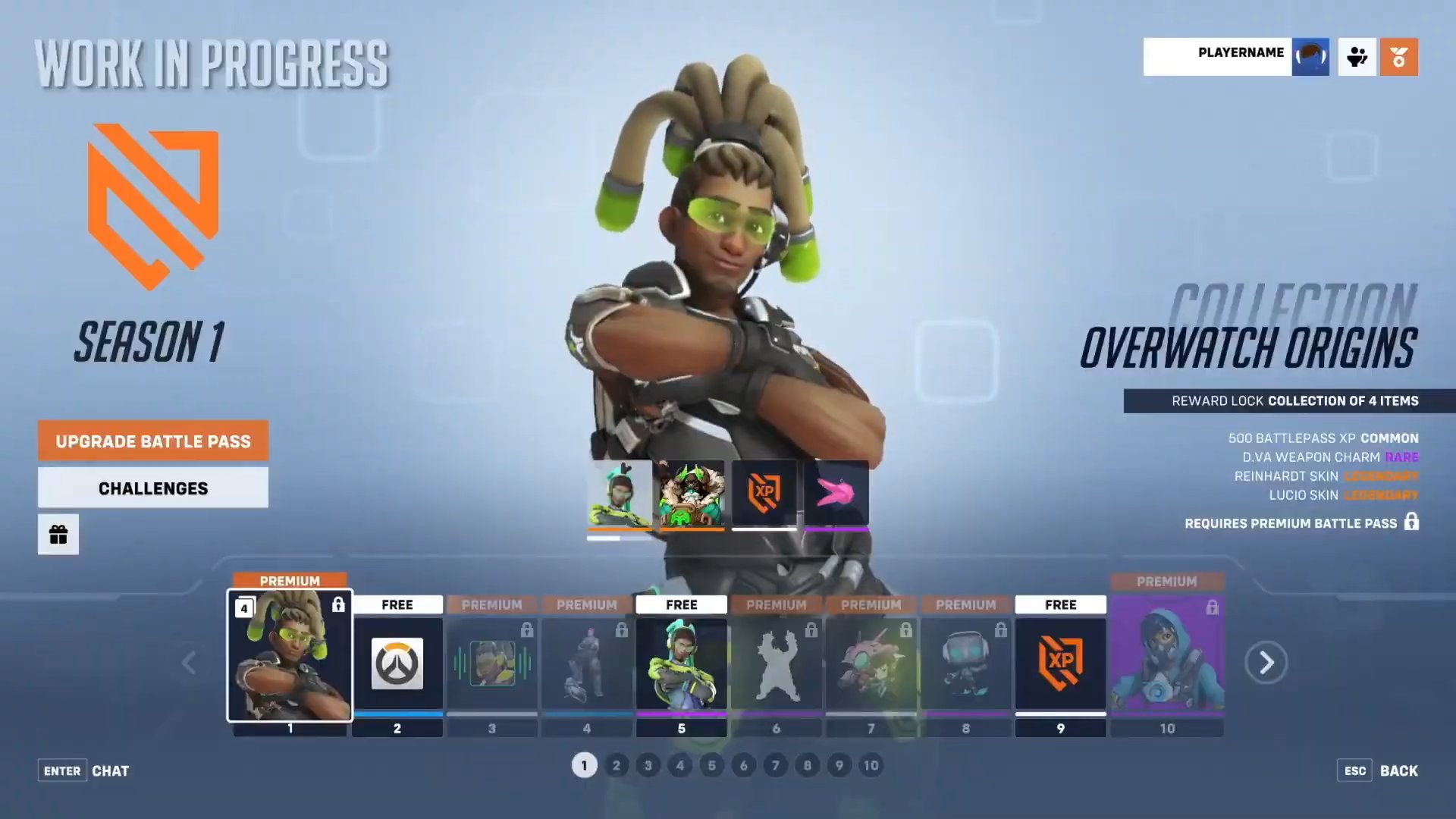Click the social groups icon near PLAYERNAME
1456x819 pixels.
click(x=1357, y=57)
